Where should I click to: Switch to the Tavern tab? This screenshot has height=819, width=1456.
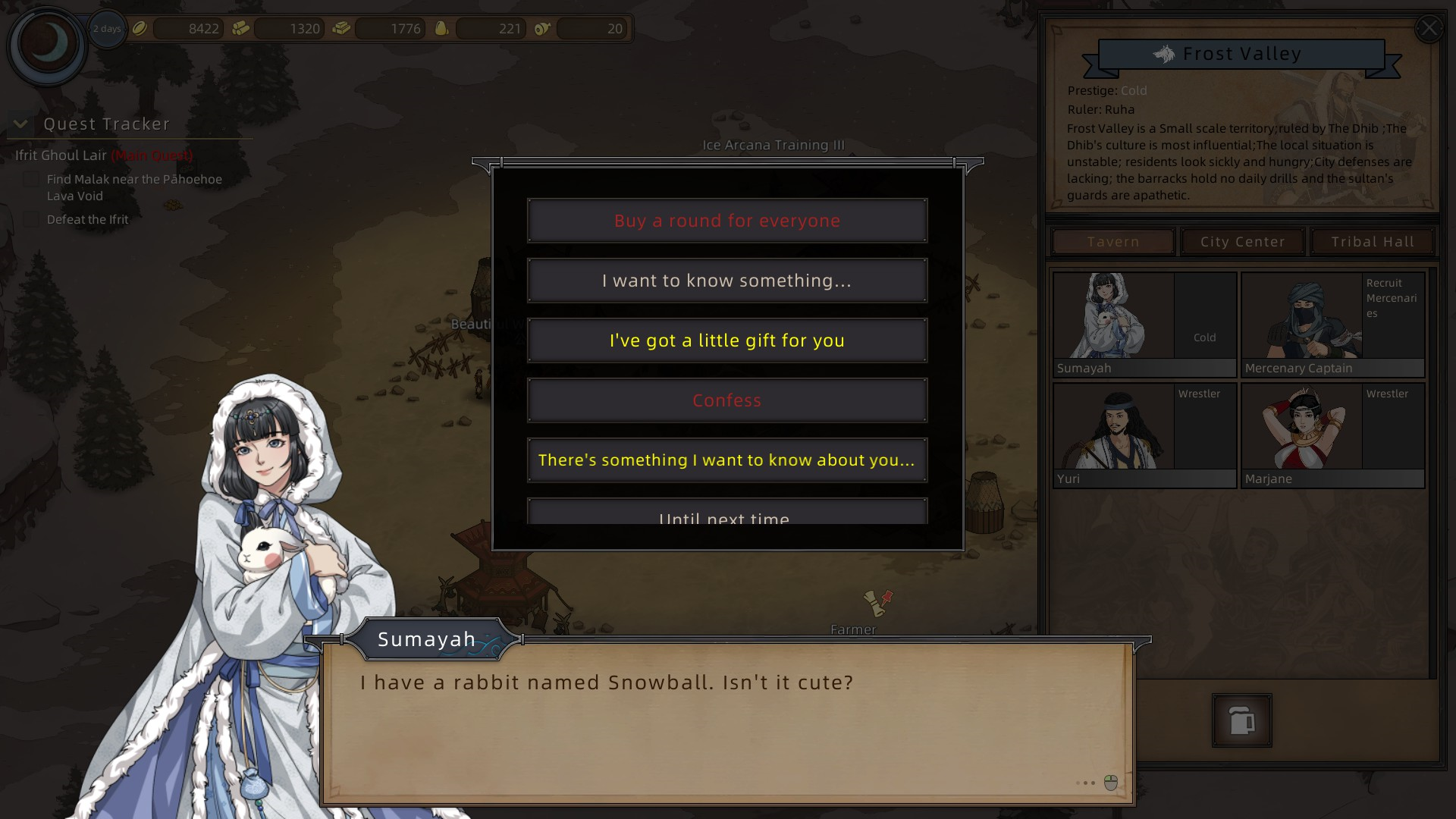click(x=1112, y=242)
